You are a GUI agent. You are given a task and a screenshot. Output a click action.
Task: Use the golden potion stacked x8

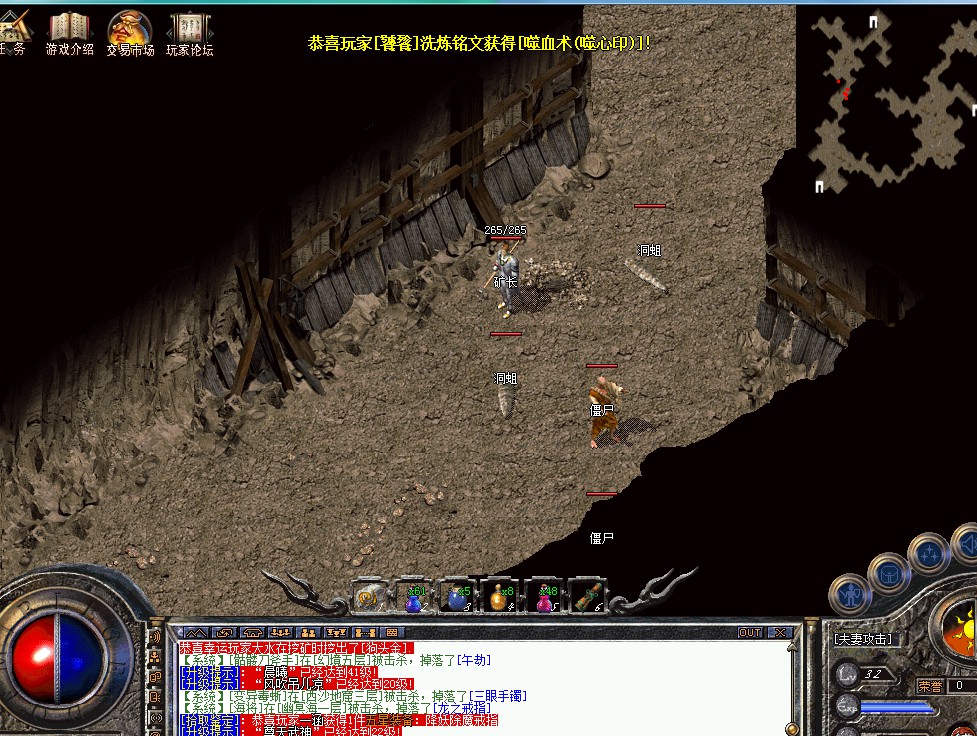[499, 598]
